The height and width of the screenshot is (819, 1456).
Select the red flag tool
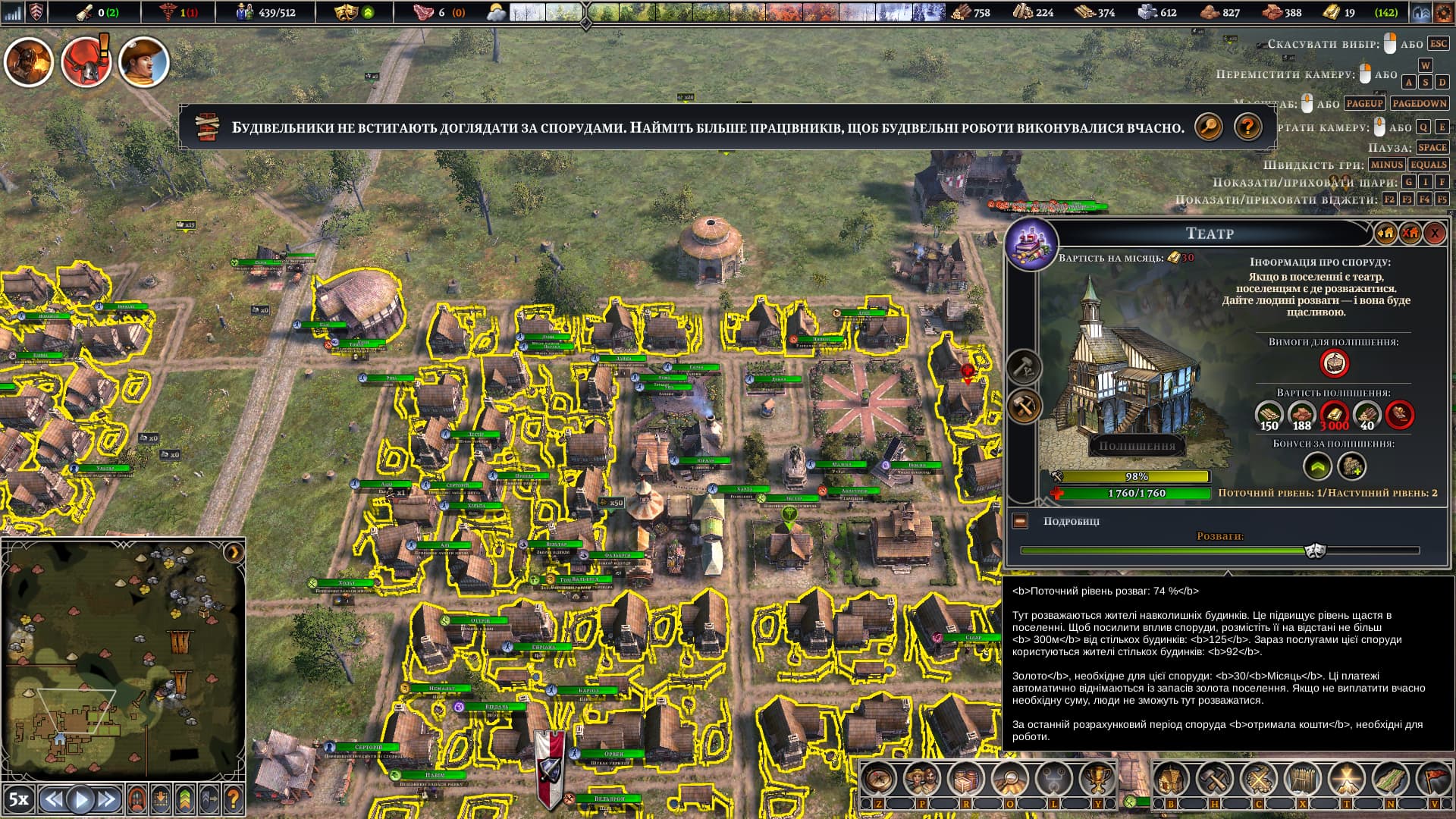coord(1433,779)
